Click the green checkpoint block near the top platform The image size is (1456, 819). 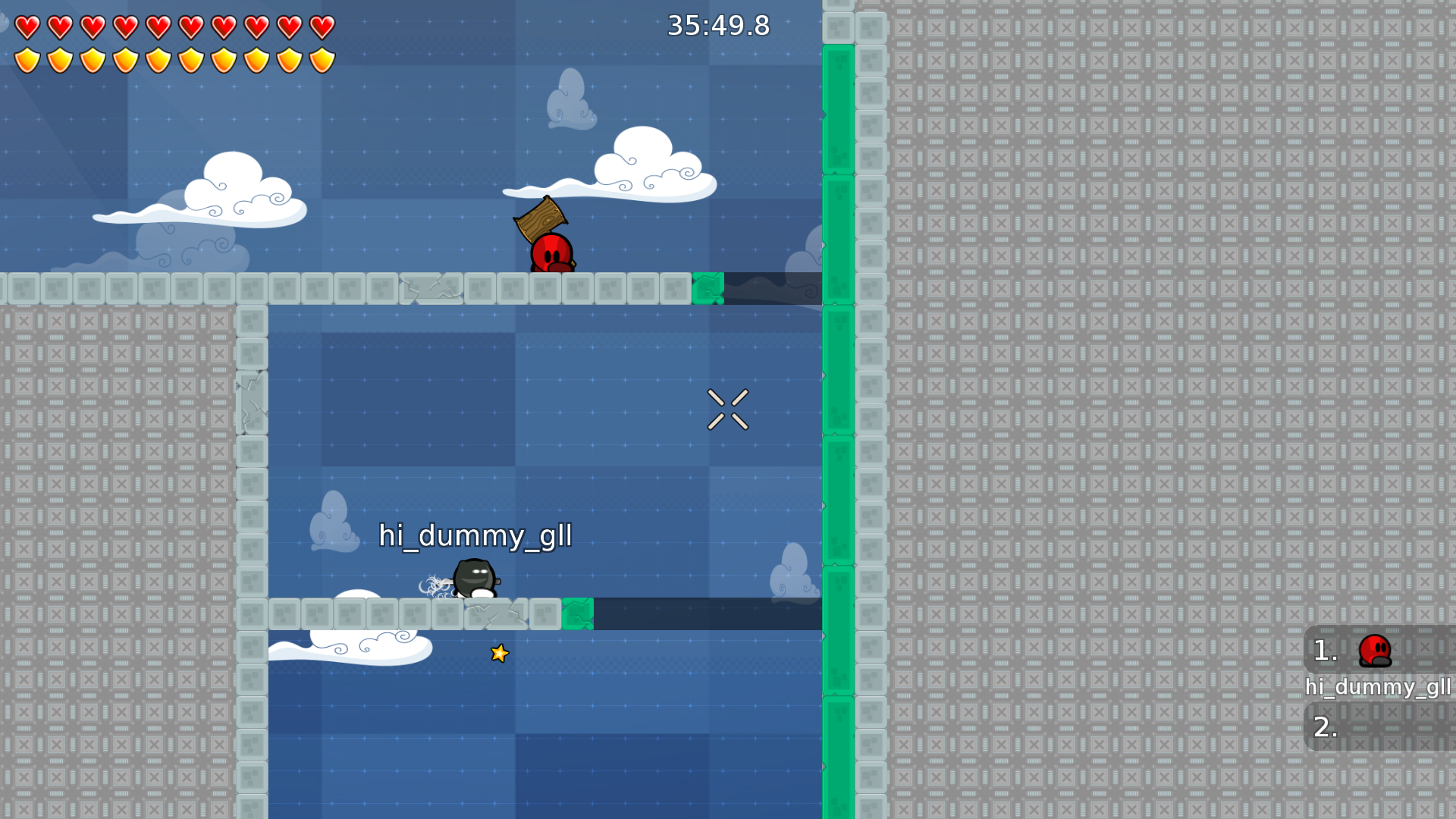(708, 289)
